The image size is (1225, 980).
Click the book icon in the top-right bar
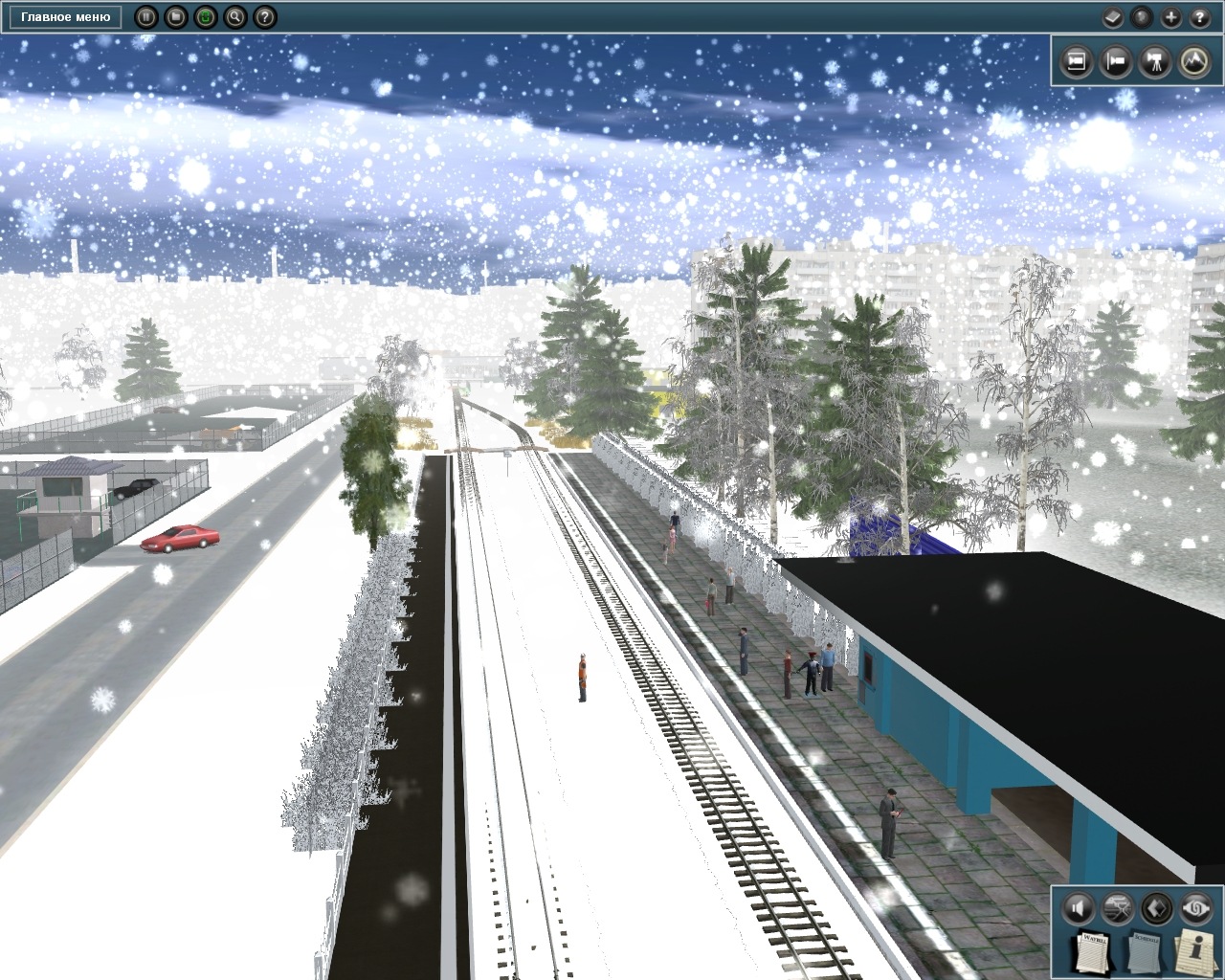coord(1112,16)
